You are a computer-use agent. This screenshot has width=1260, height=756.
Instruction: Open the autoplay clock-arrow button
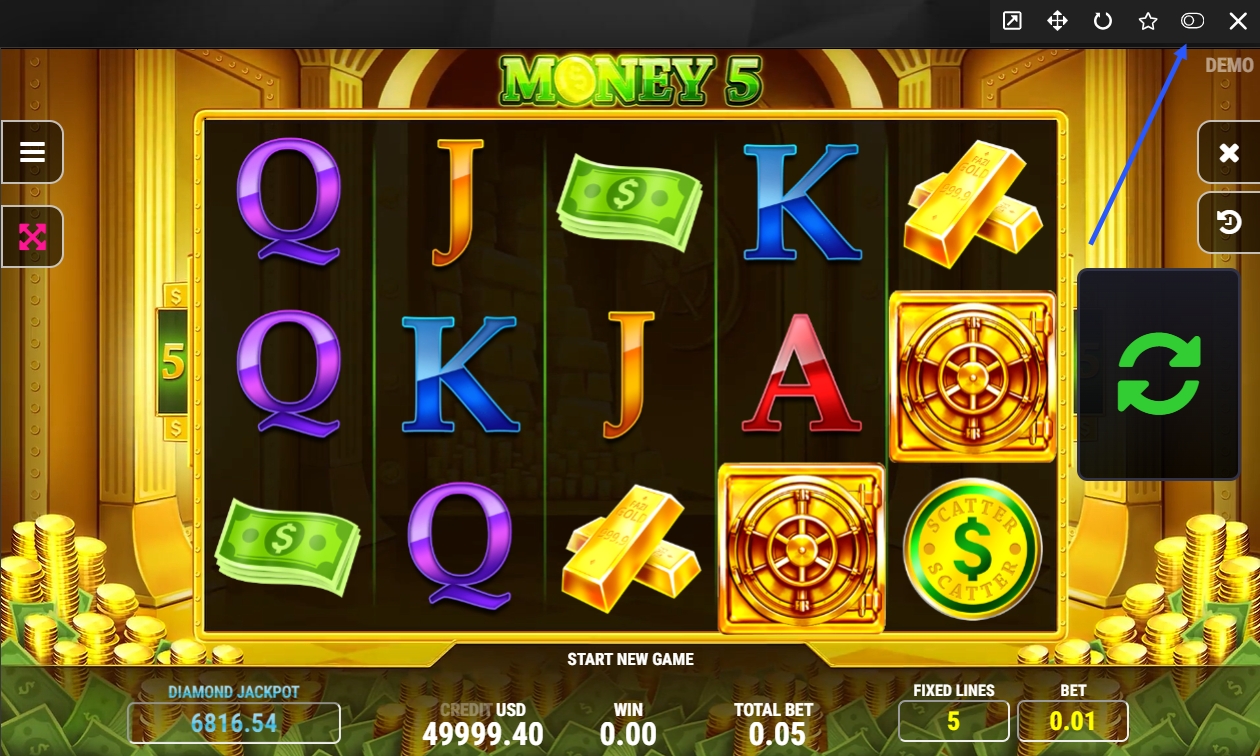(1229, 222)
